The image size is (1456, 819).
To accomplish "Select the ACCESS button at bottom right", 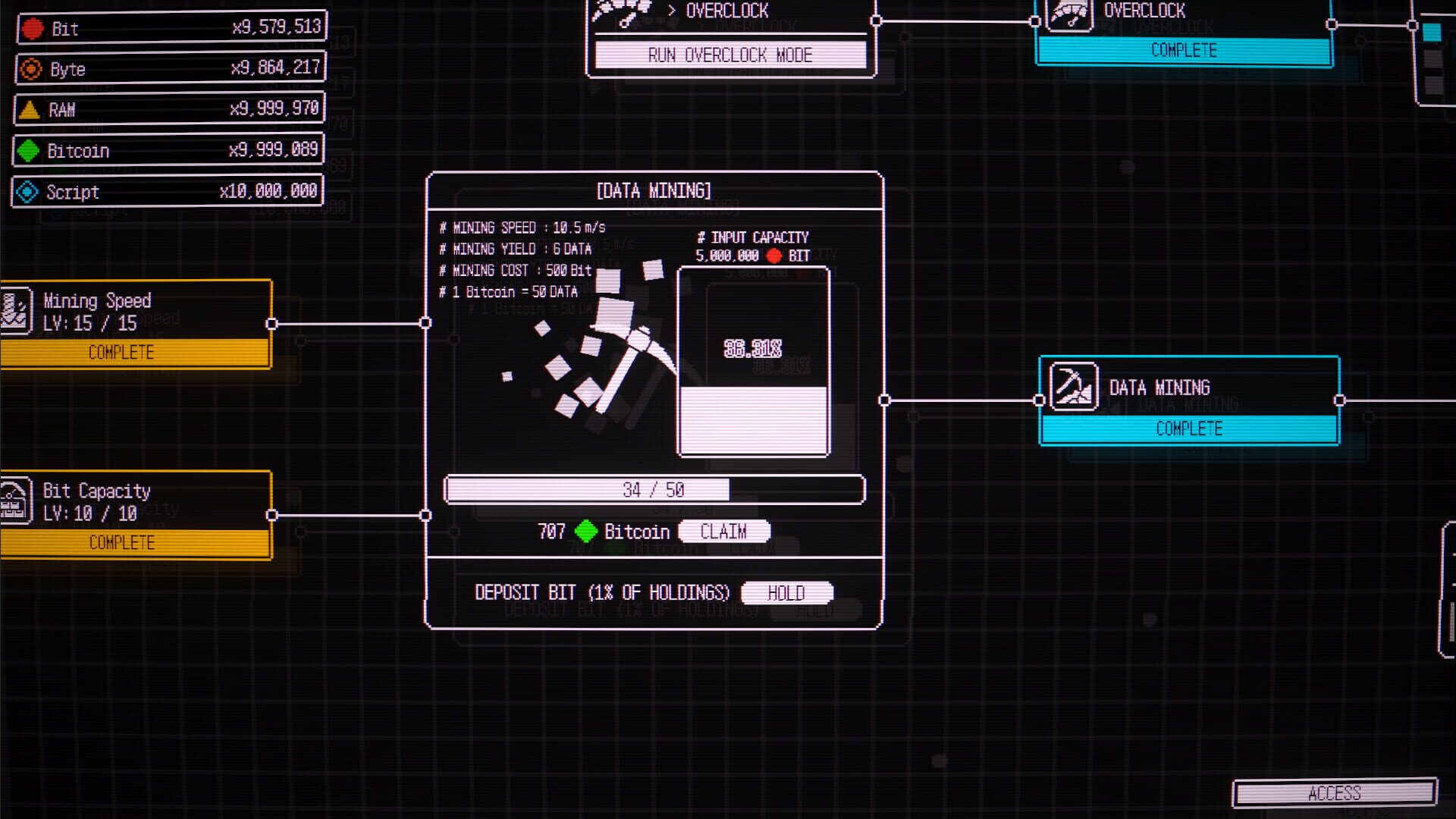I will tap(1335, 794).
